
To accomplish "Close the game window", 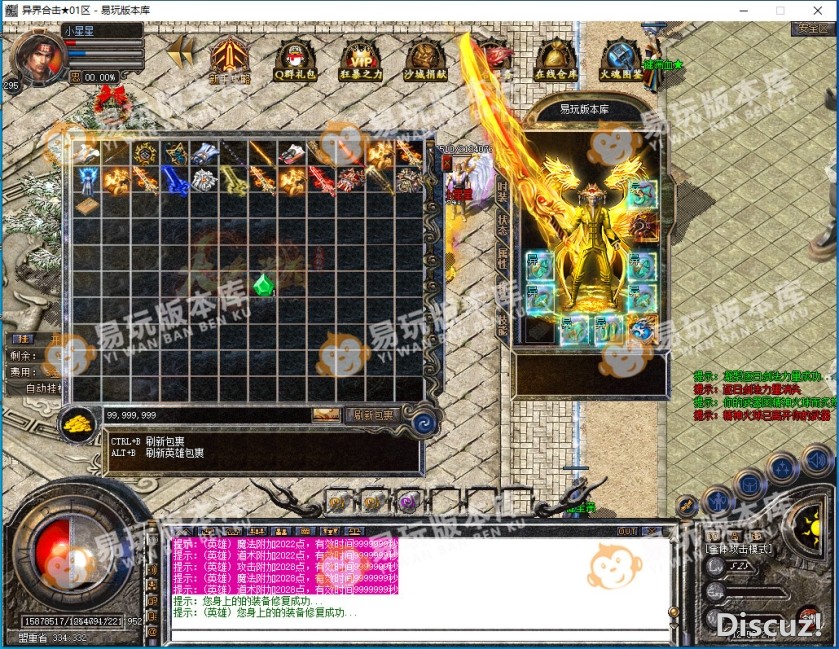I will point(818,9).
